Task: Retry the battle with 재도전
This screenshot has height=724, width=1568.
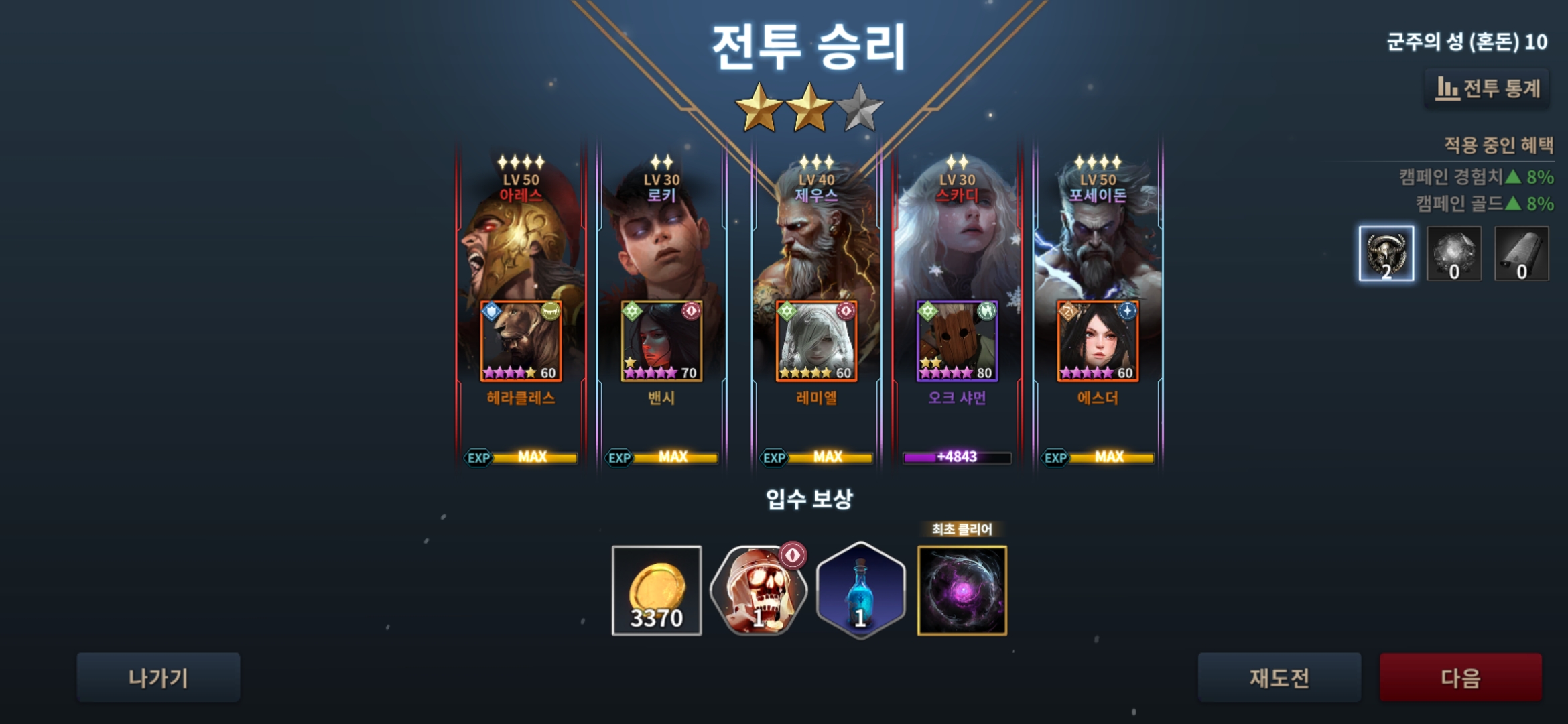Action: [1279, 678]
